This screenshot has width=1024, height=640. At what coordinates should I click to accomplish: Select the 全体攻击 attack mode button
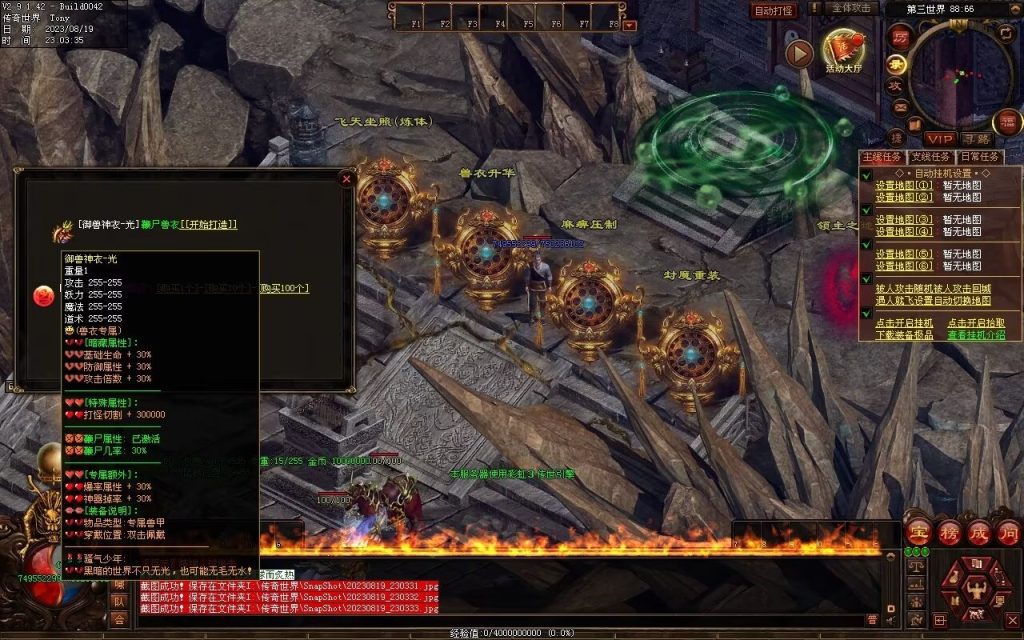[x=853, y=8]
